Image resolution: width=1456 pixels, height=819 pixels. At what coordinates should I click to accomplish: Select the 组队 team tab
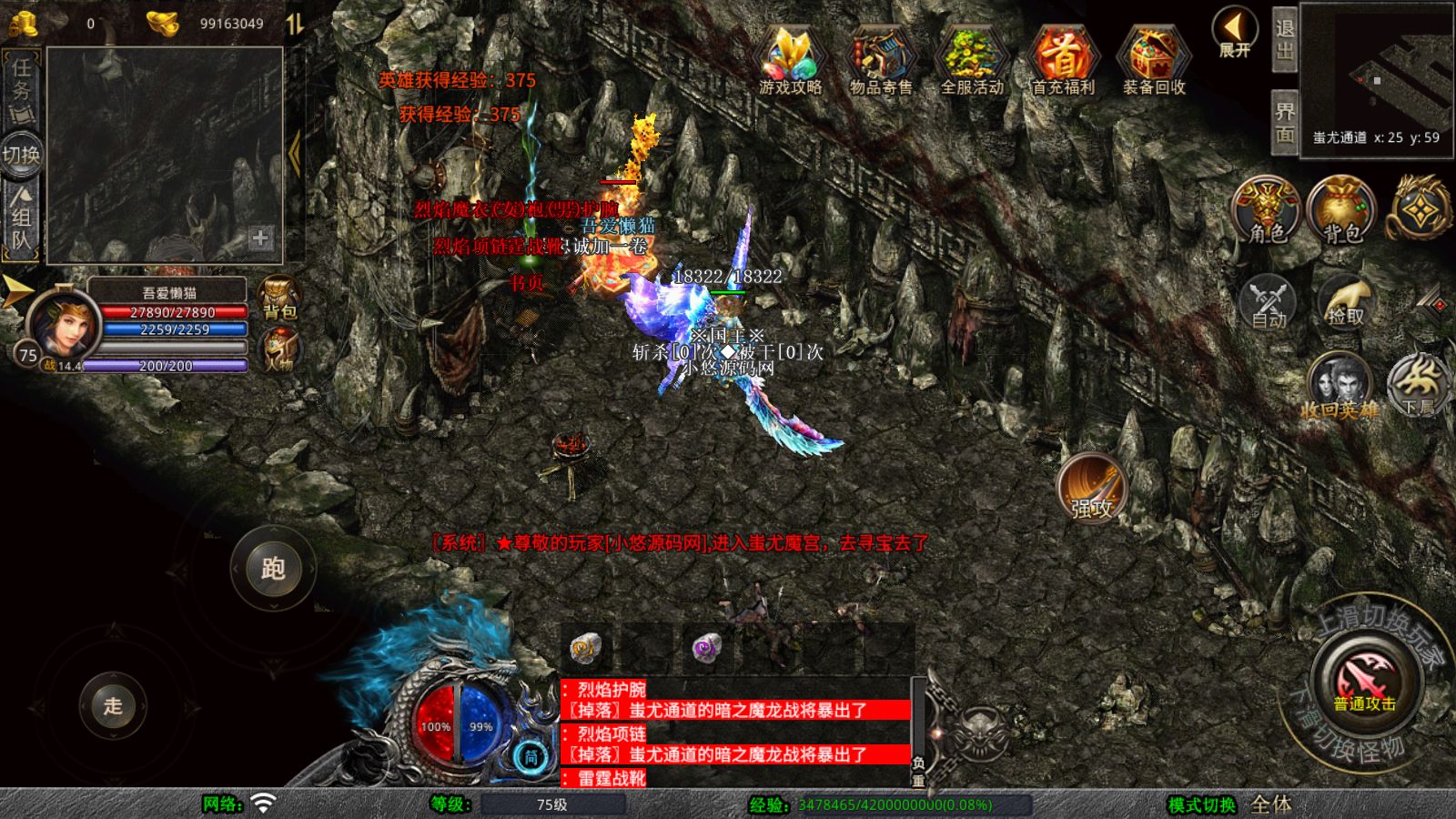coord(21,218)
